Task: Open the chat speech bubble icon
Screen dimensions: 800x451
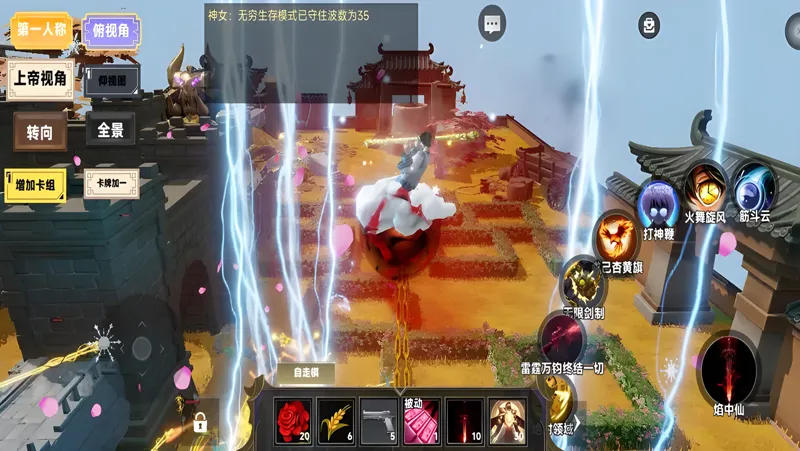Action: (491, 24)
